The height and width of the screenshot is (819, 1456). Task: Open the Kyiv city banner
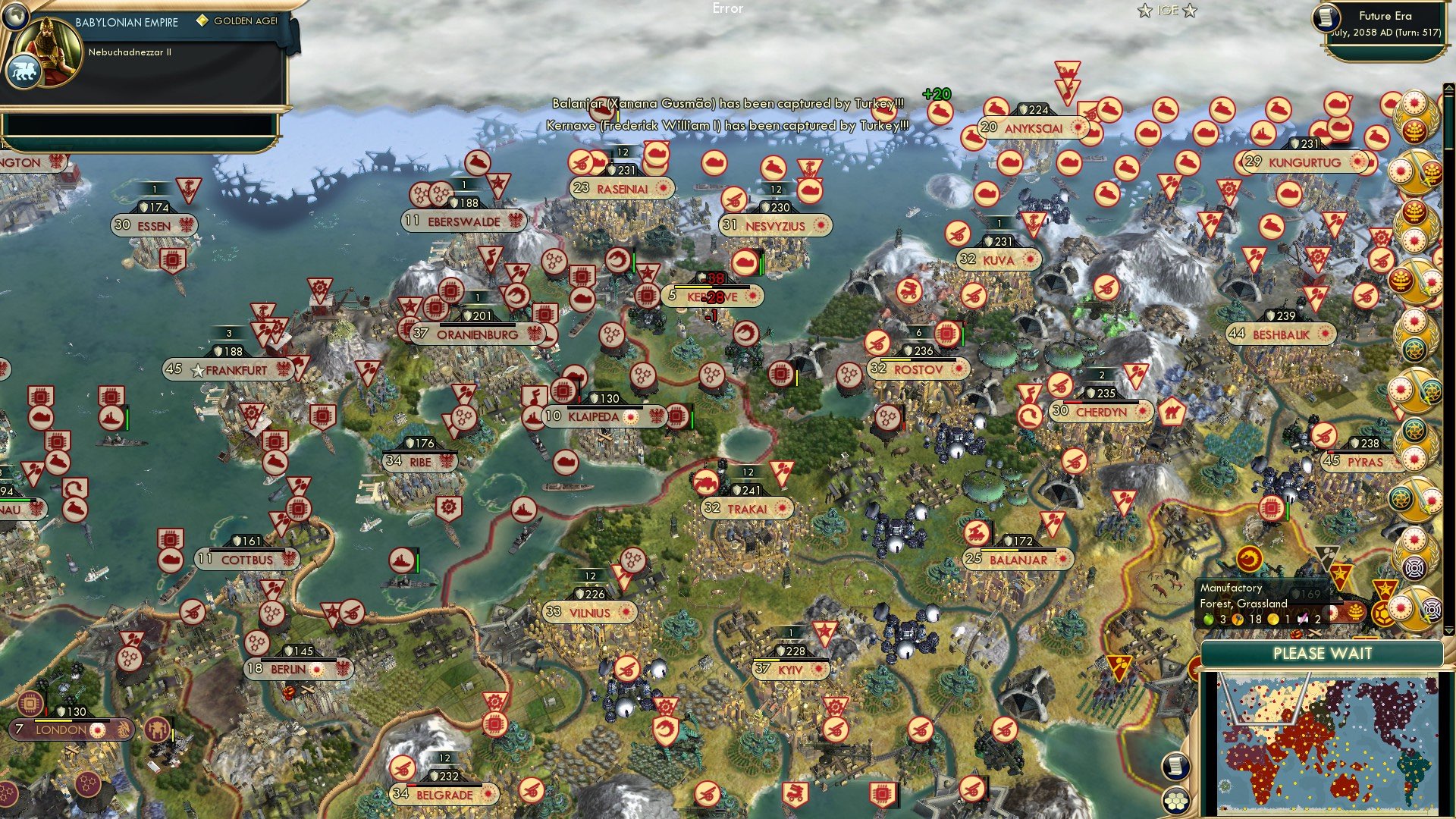[789, 670]
